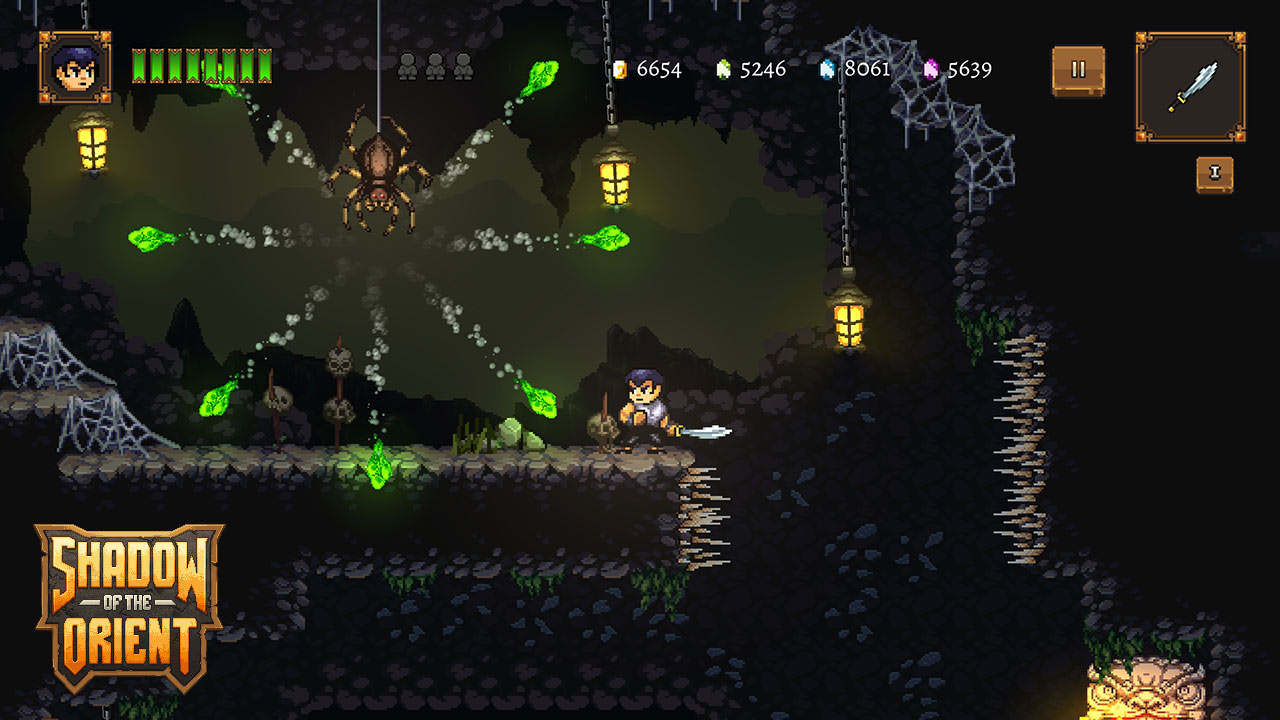
Task: Open the hero portrait in the corner
Action: [75, 67]
